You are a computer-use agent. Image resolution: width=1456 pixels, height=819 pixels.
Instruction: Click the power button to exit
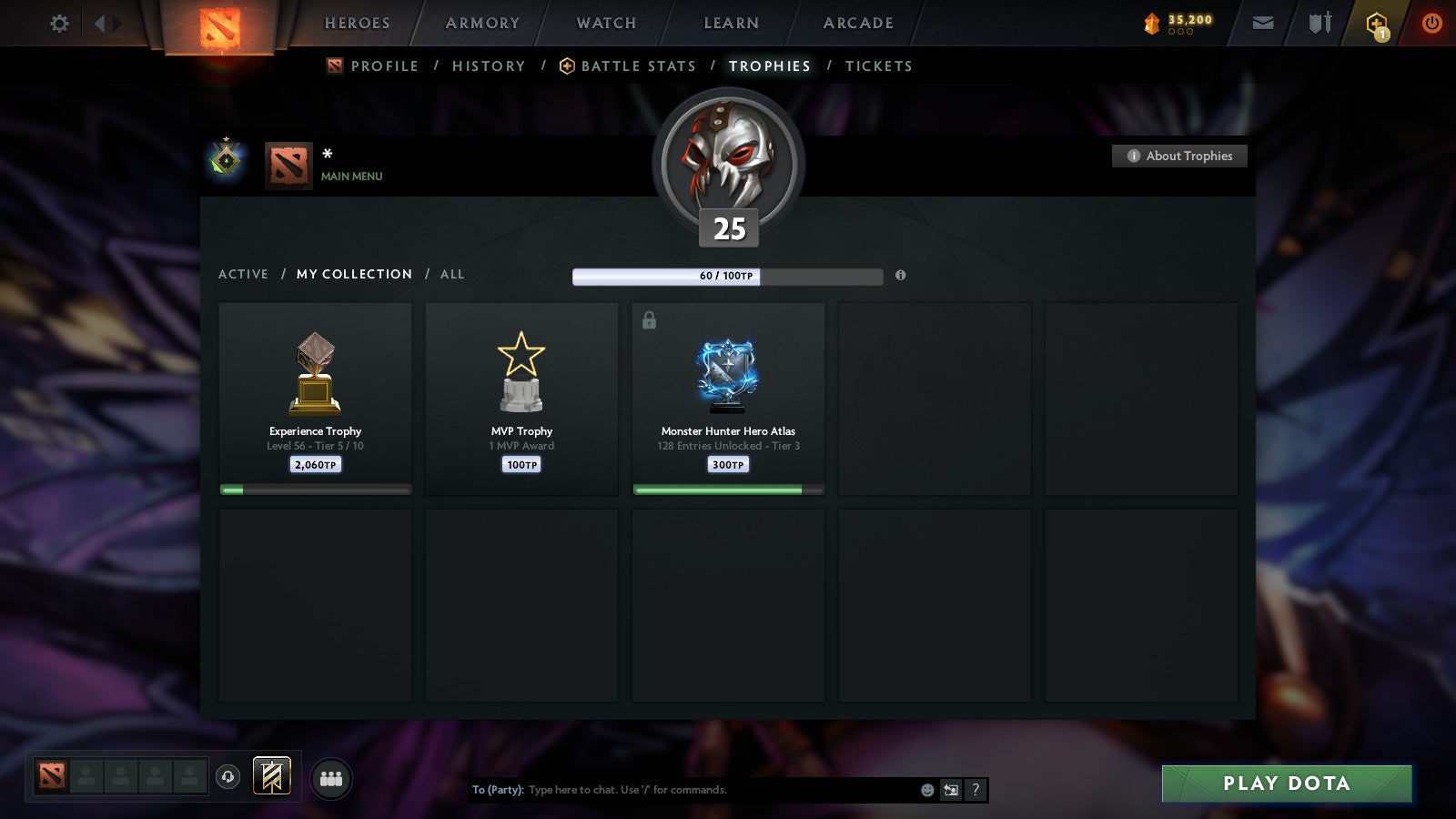tap(1431, 24)
